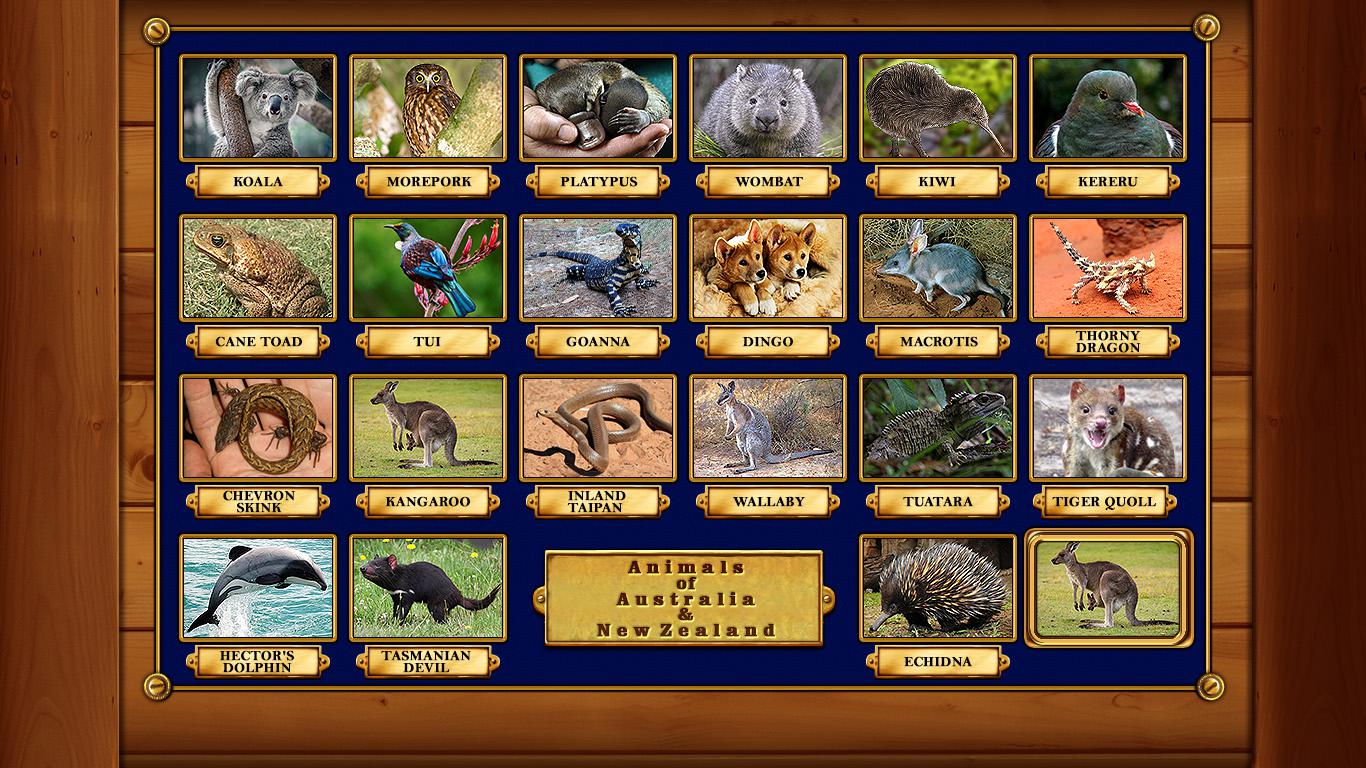This screenshot has width=1366, height=768.
Task: Select the TUI name plate
Action: point(428,342)
